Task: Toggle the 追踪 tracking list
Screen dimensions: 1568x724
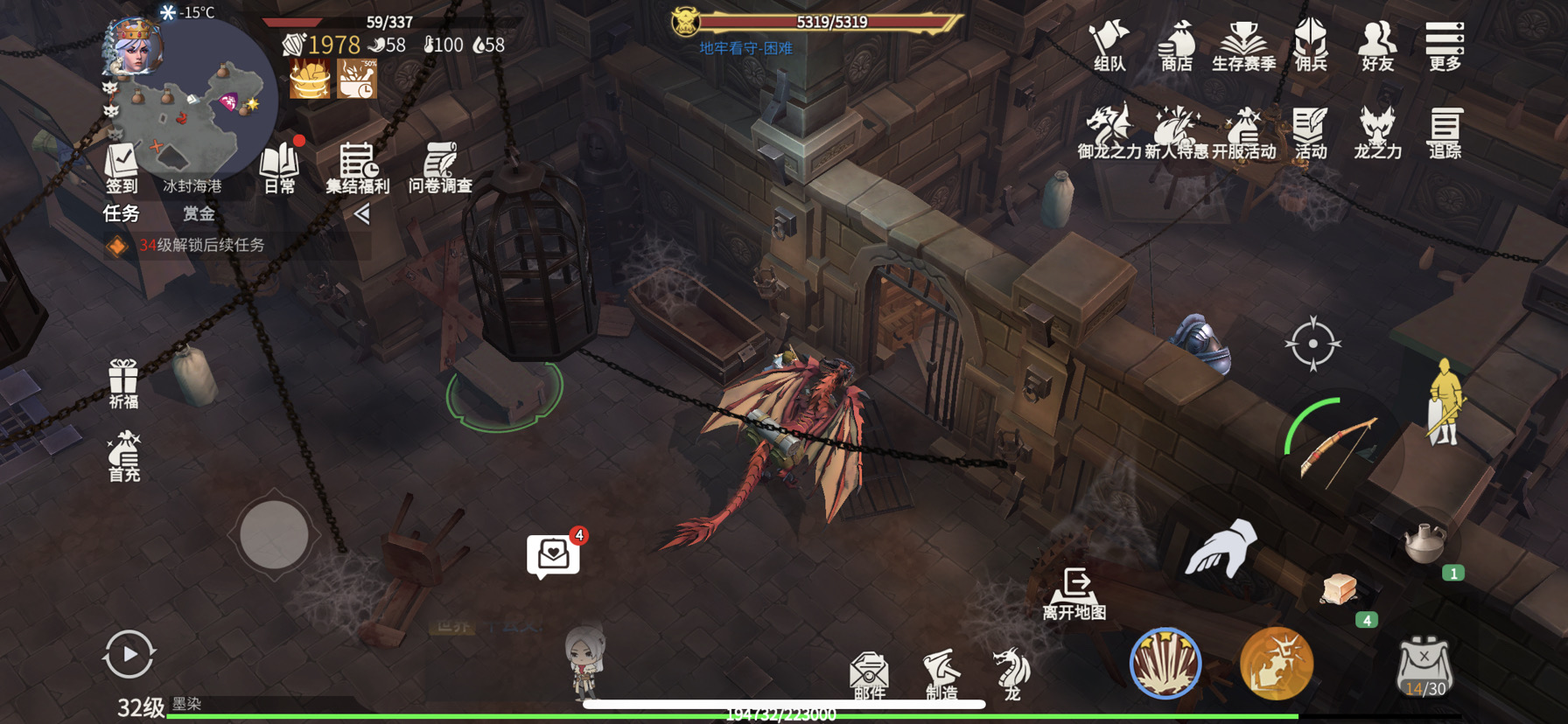Action: tap(1445, 133)
